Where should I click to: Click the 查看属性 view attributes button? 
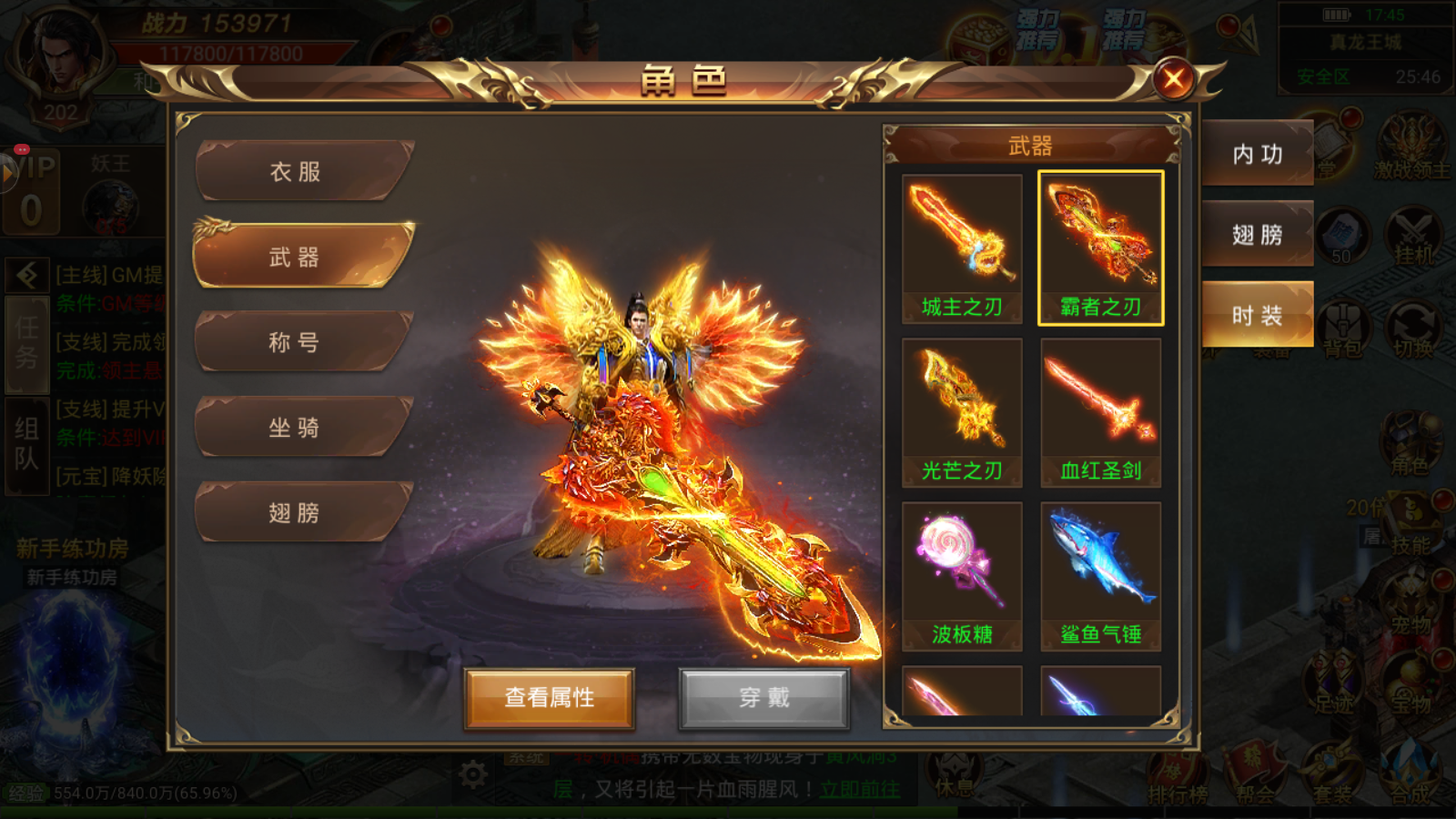coord(549,698)
